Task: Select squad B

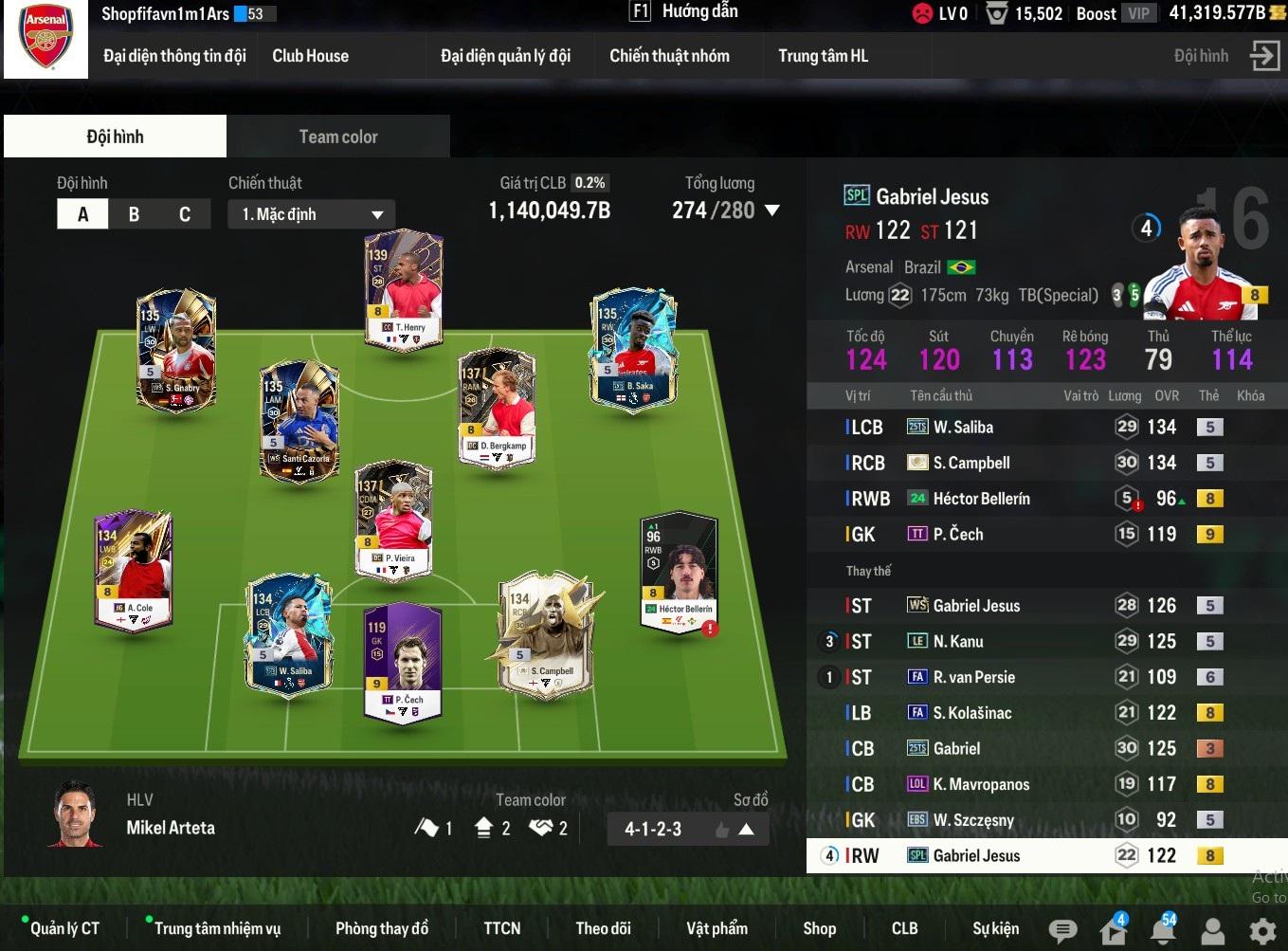Action: [134, 214]
